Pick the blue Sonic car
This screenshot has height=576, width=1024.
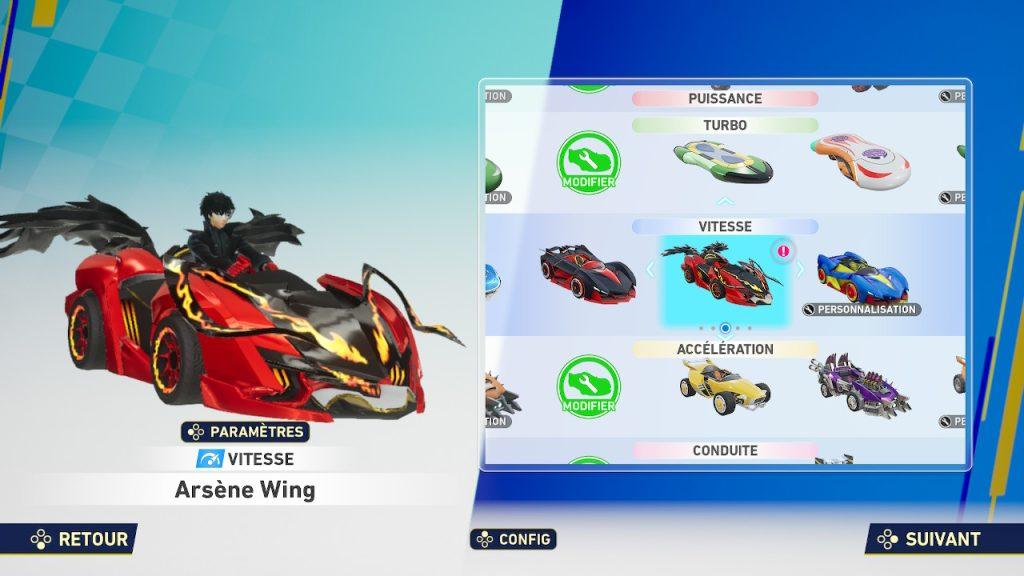point(862,273)
